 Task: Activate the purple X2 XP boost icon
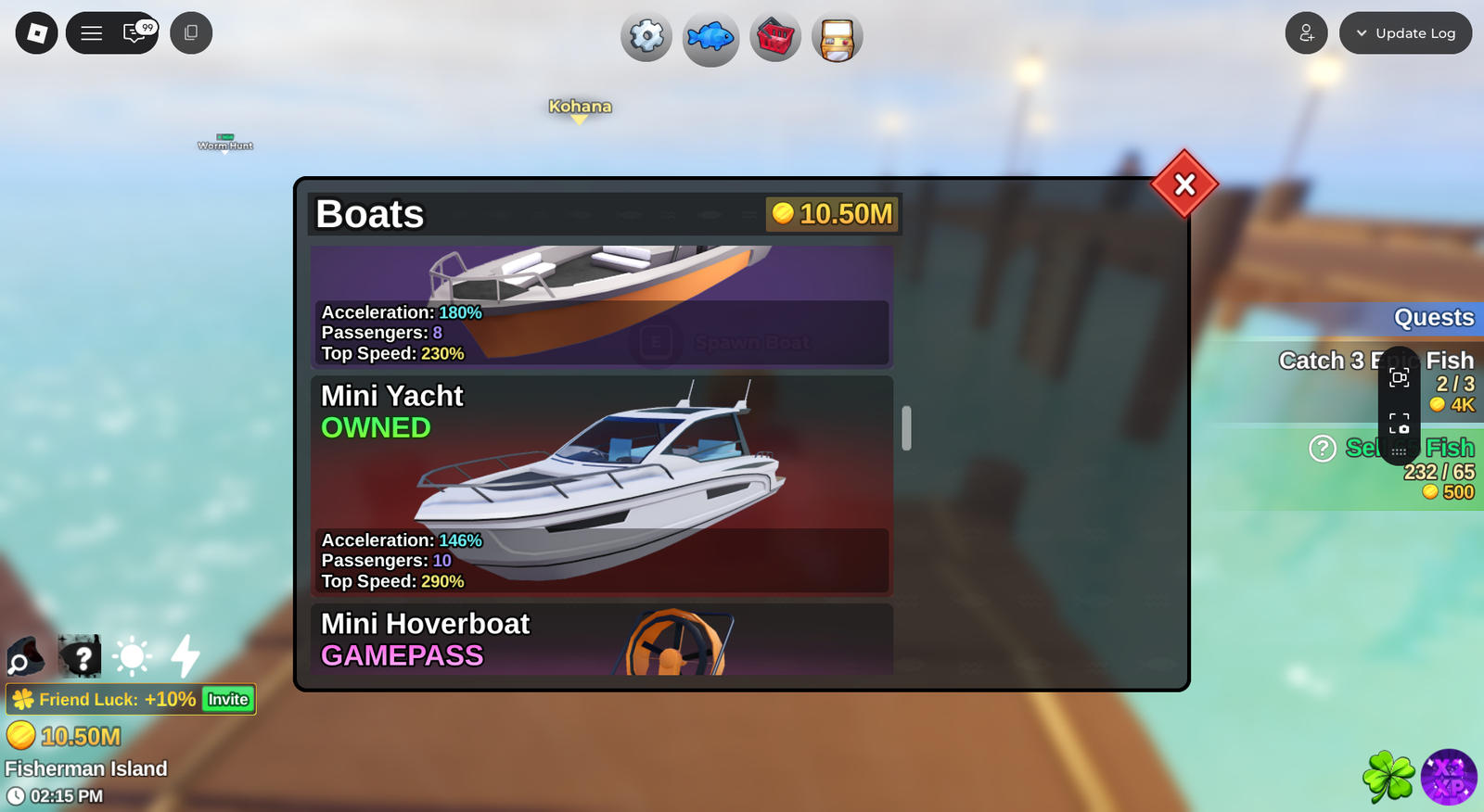click(1449, 777)
